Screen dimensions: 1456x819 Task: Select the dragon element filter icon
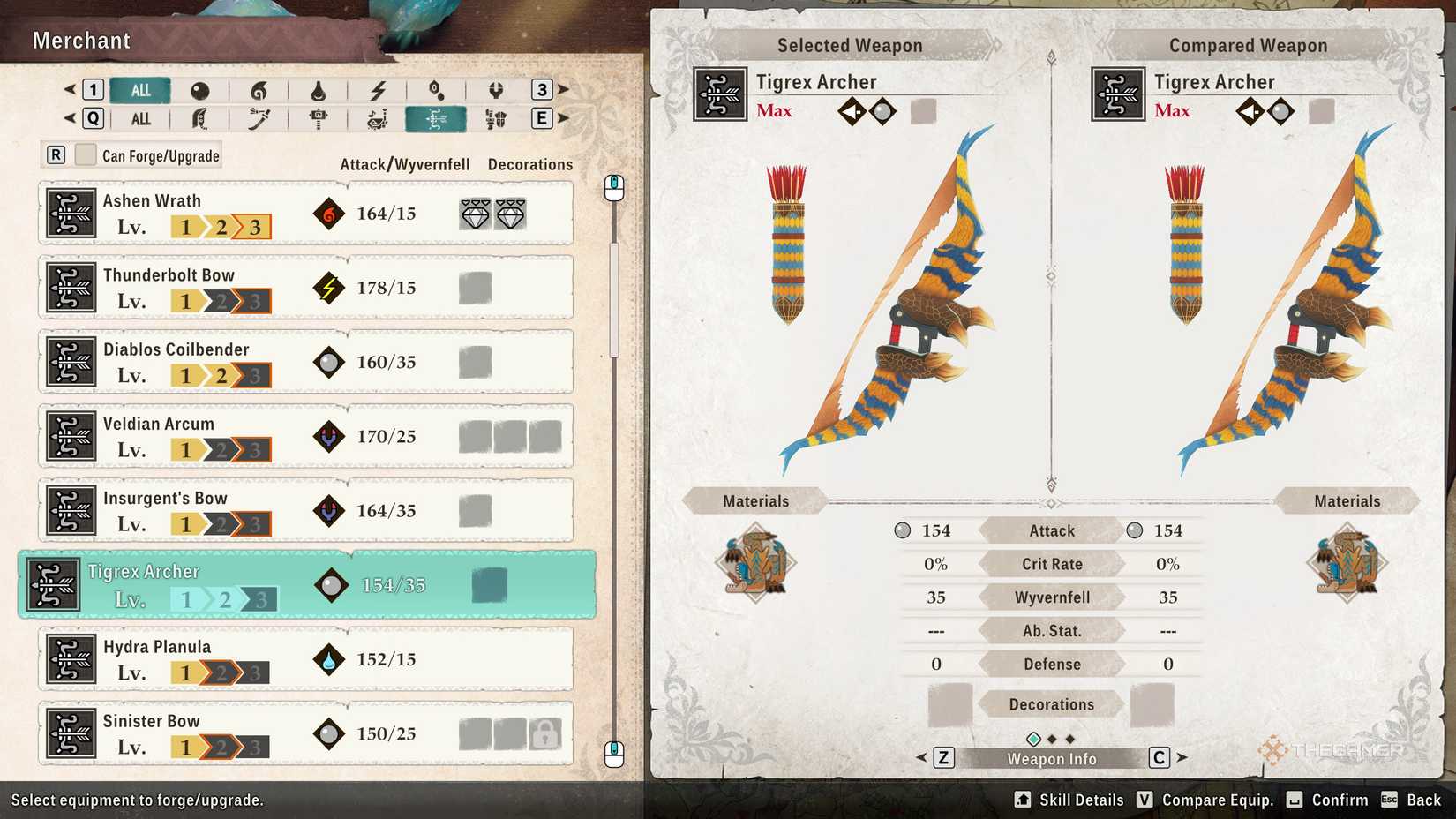click(496, 90)
